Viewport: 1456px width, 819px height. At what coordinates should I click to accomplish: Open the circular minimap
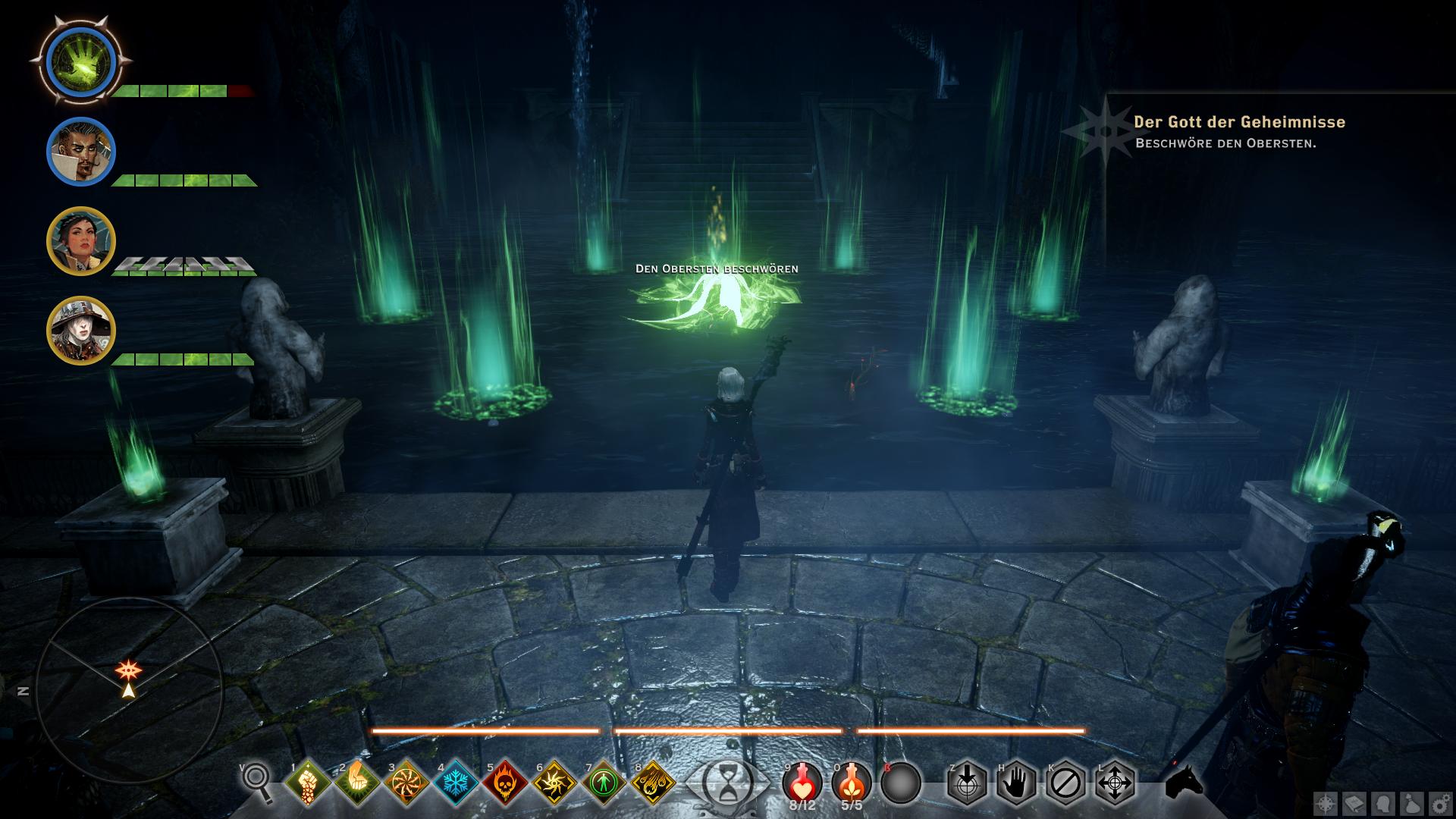point(129,690)
